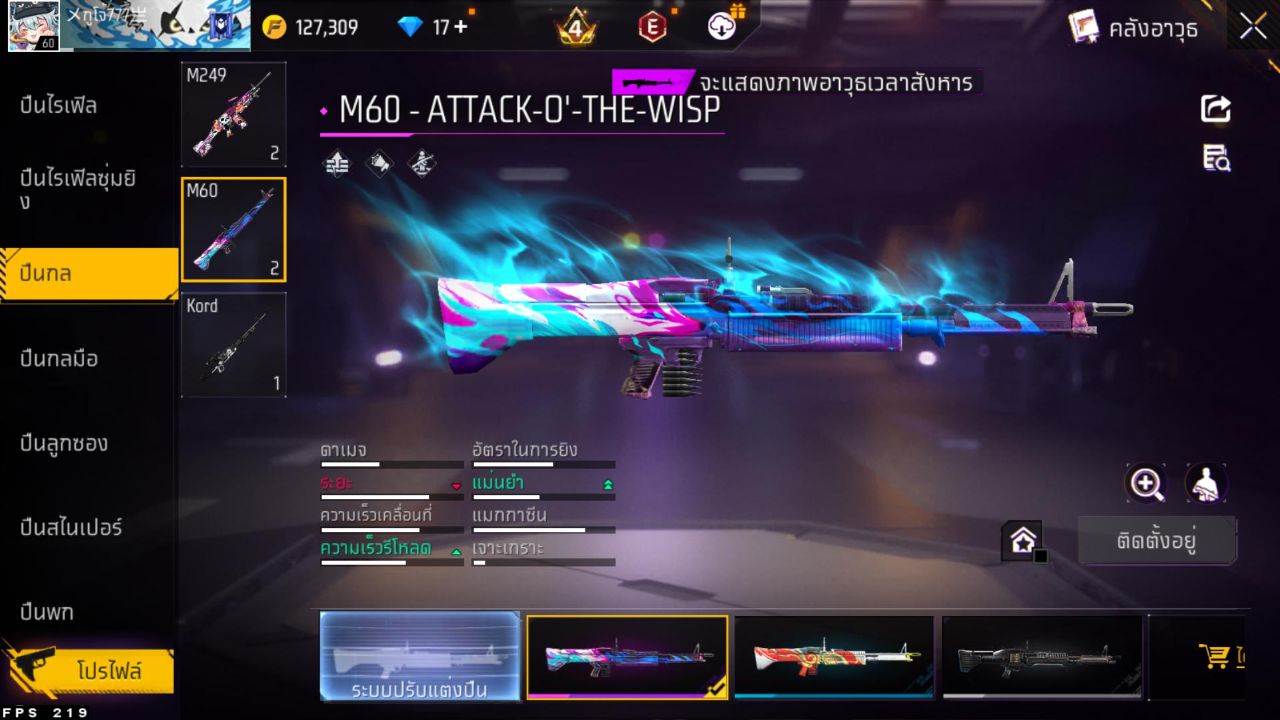Select the bayonet attribute icon under weapon name
Viewport: 1280px width, 720px height.
(x=420, y=162)
